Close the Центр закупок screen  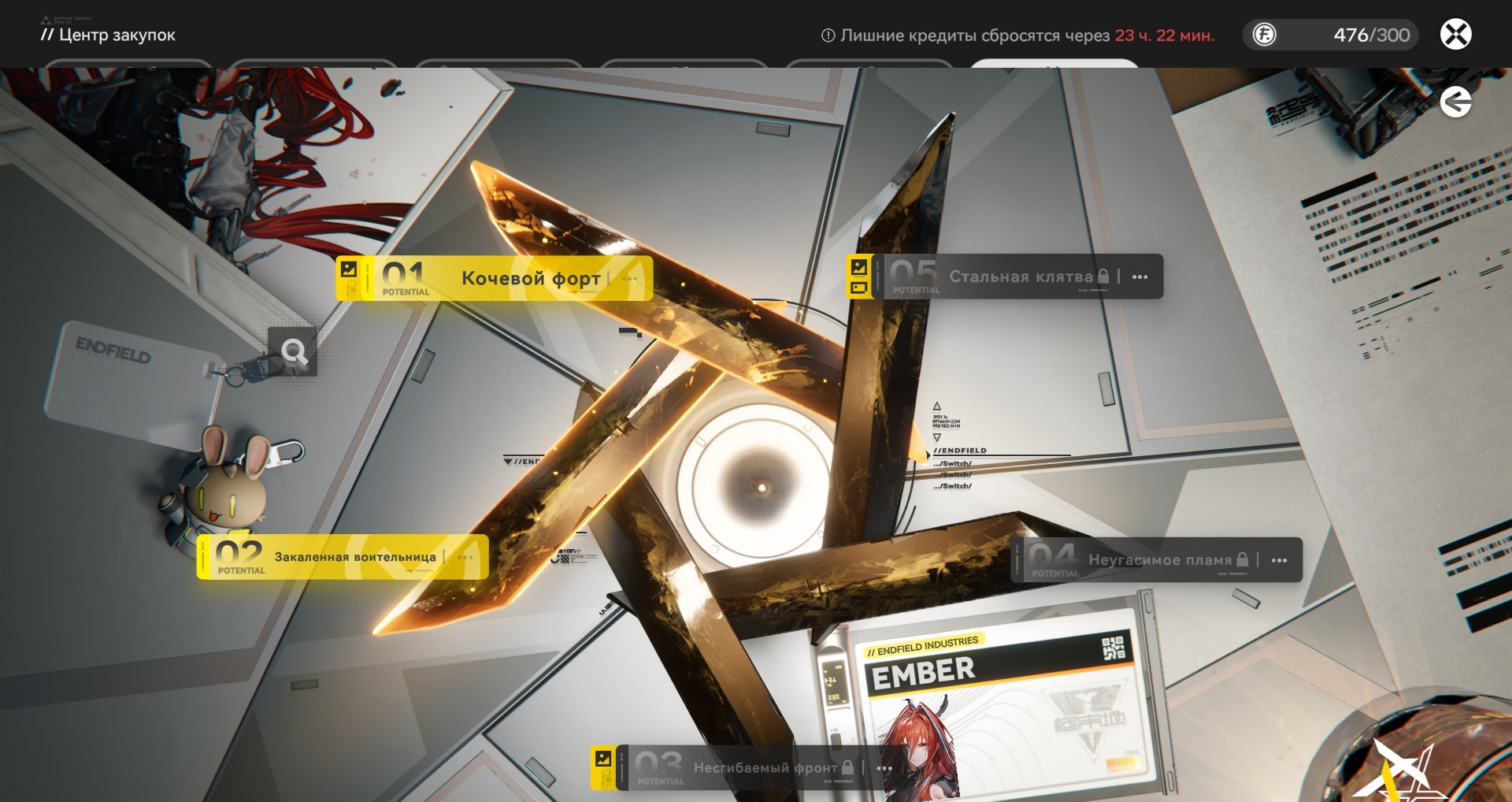point(1455,35)
